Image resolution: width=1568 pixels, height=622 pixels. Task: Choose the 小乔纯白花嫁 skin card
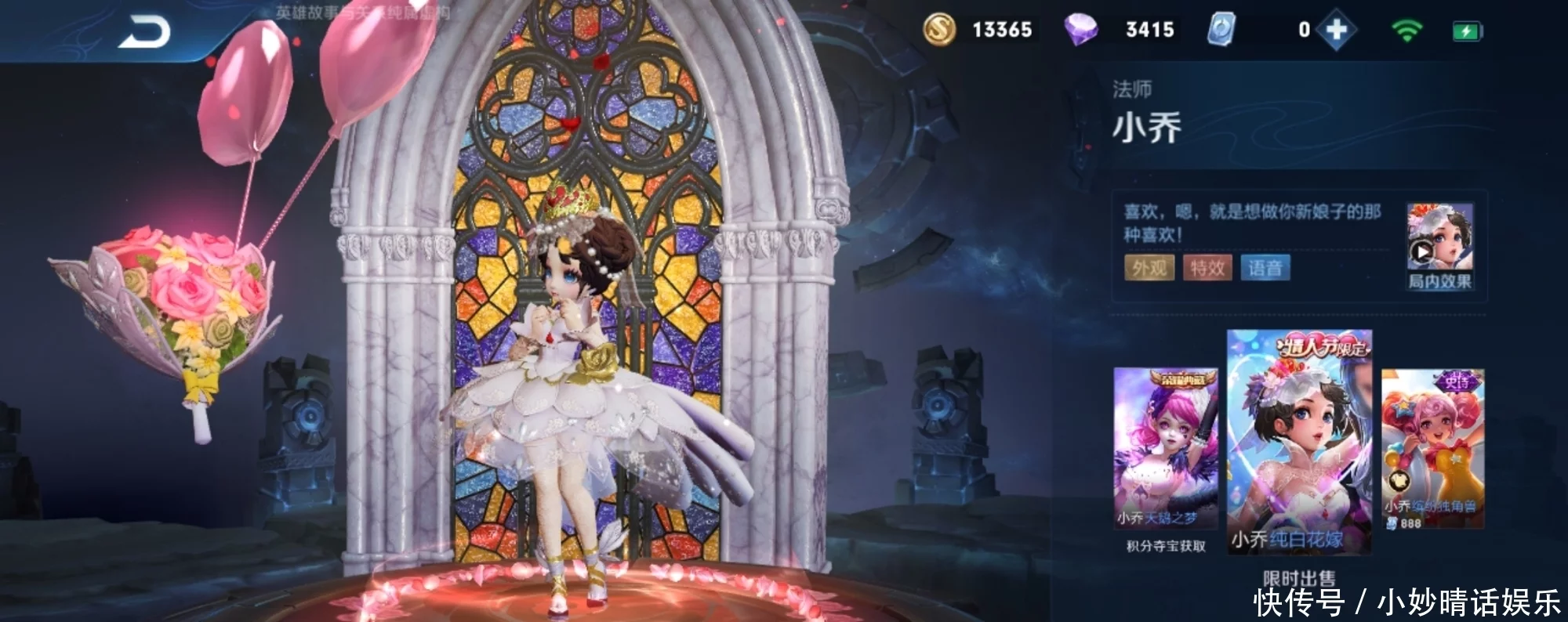[x=1299, y=442]
